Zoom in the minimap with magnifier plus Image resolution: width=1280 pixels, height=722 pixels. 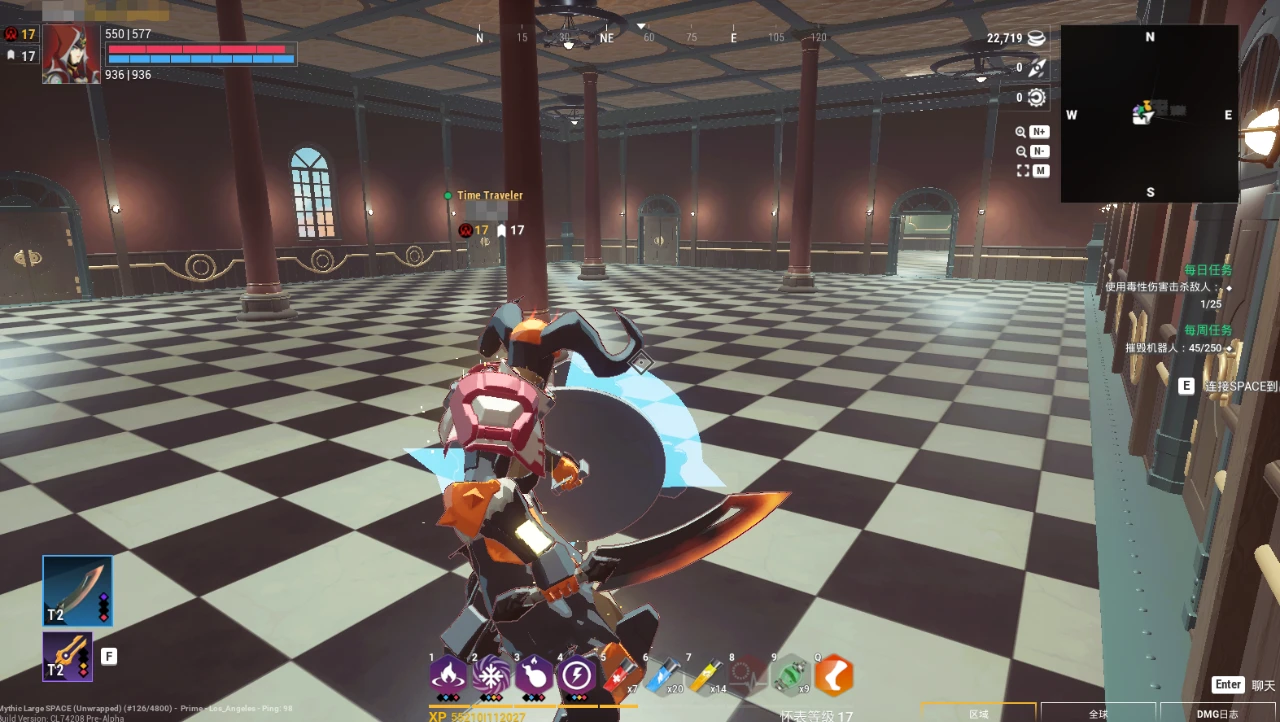click(x=1033, y=132)
